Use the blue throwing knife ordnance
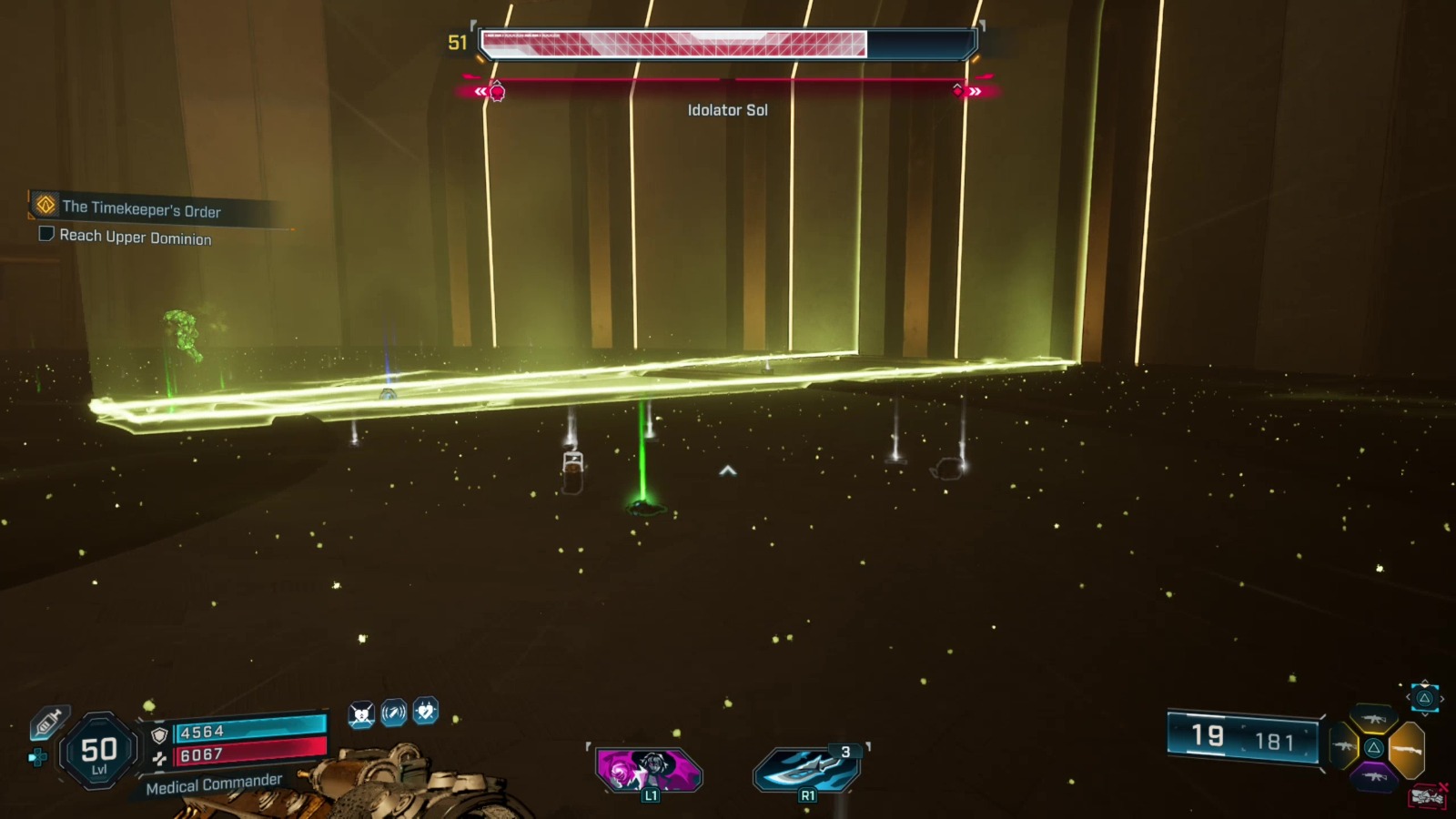The image size is (1456, 819). tap(805, 769)
